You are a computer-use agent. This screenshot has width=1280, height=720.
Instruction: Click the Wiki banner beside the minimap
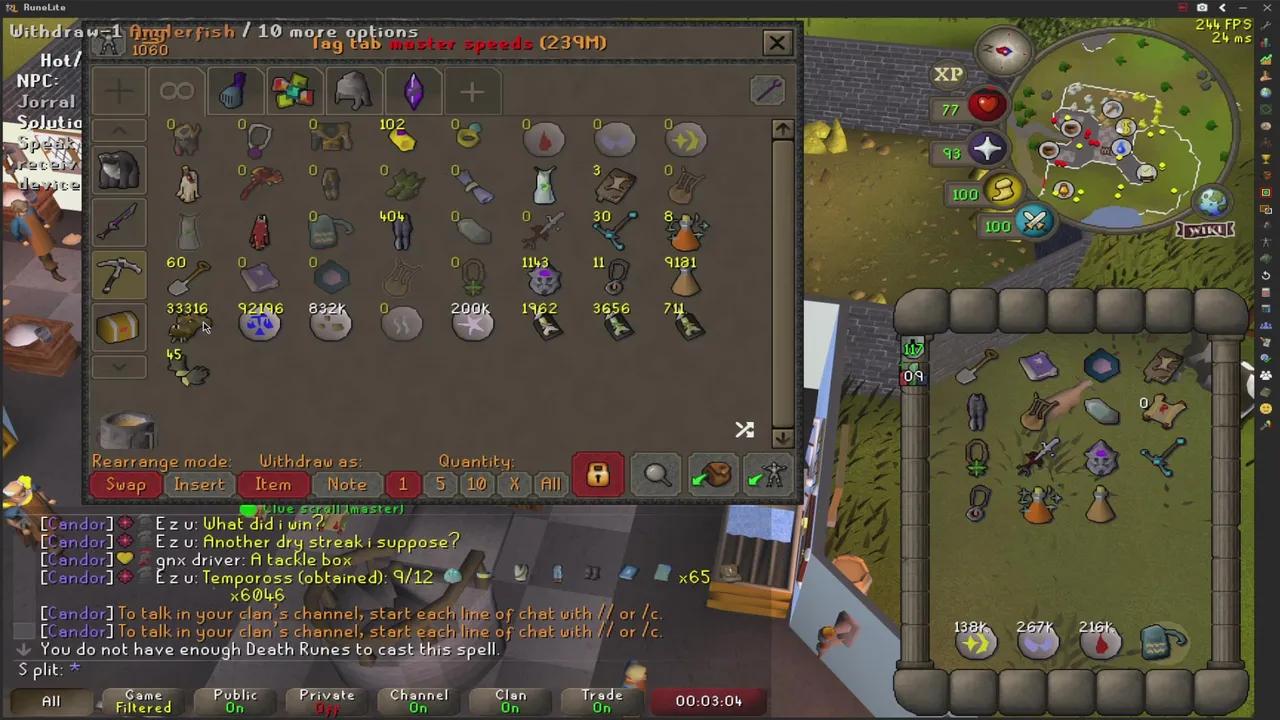[x=1205, y=230]
